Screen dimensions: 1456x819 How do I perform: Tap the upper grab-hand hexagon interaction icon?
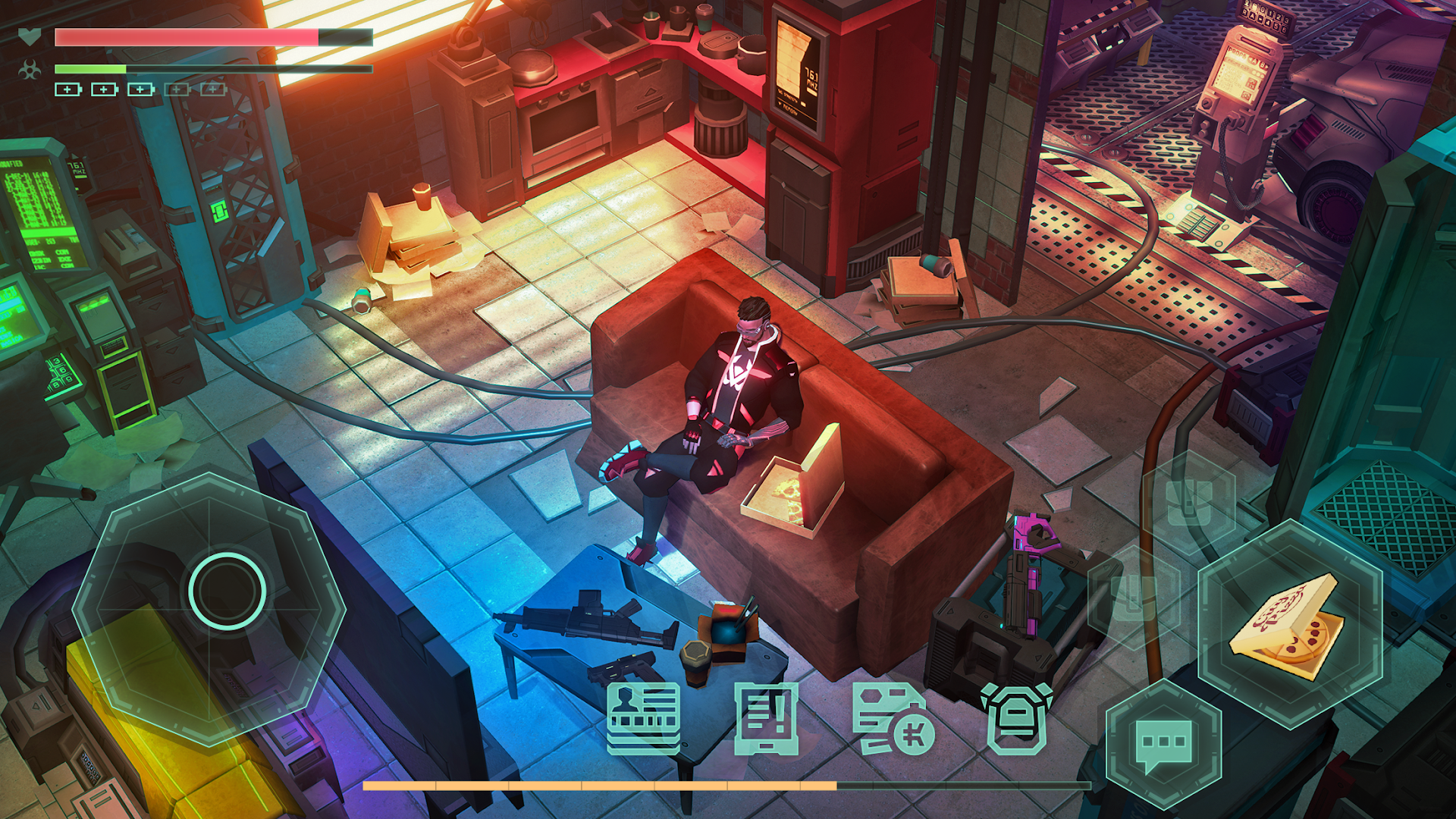point(1190,503)
